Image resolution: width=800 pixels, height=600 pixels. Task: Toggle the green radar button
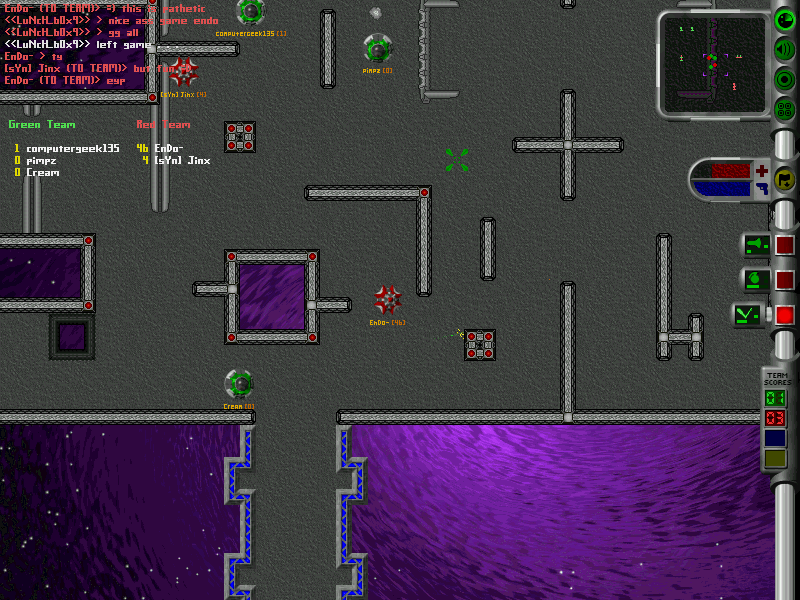click(785, 19)
